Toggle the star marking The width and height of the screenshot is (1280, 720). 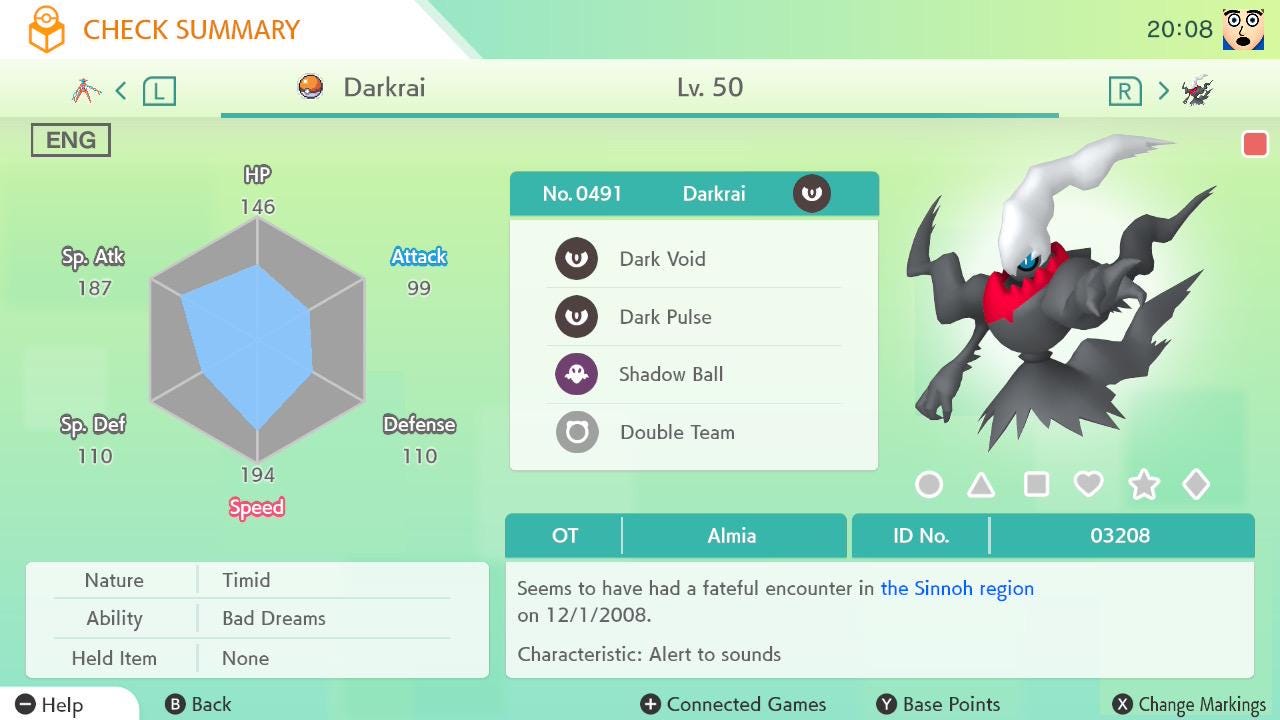[x=1143, y=485]
